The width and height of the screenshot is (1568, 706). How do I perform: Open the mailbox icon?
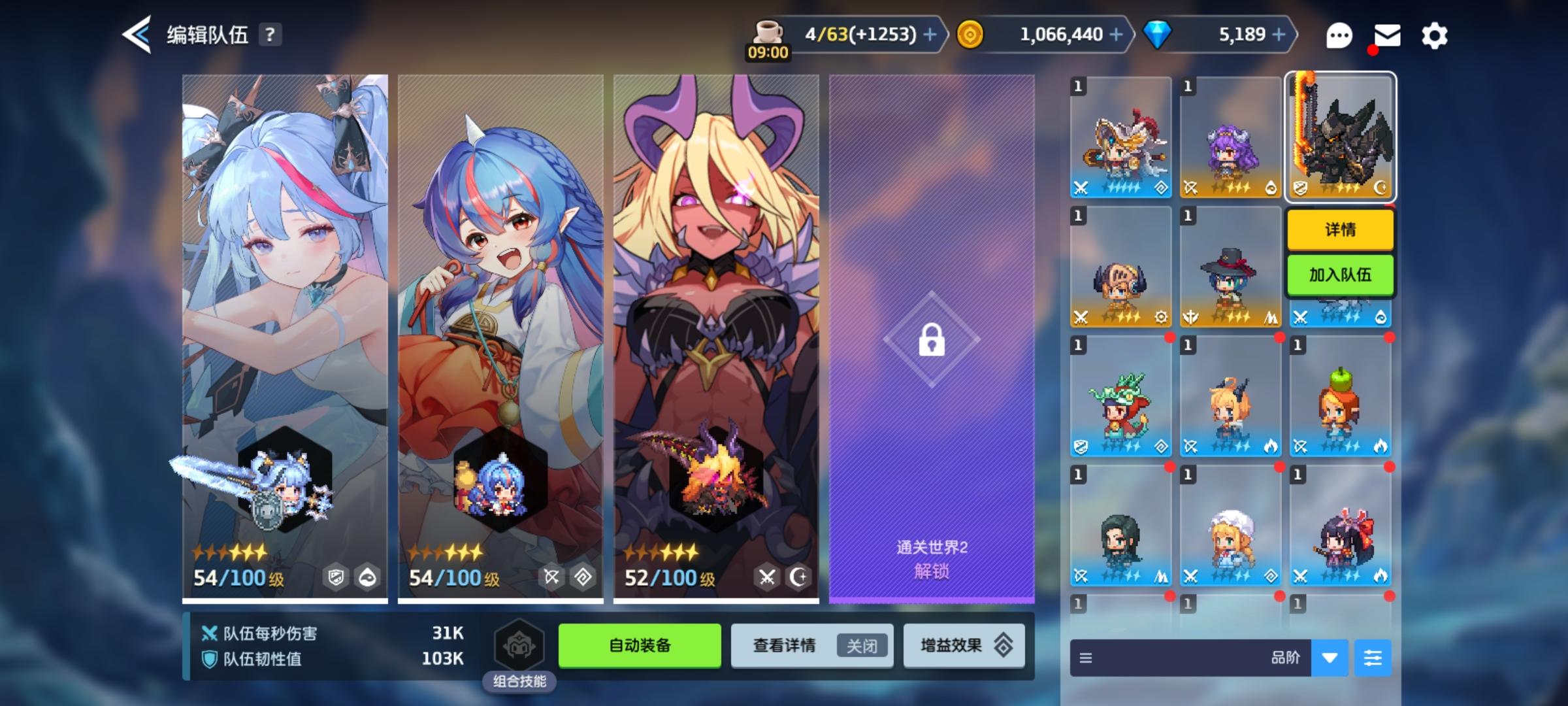click(1387, 35)
